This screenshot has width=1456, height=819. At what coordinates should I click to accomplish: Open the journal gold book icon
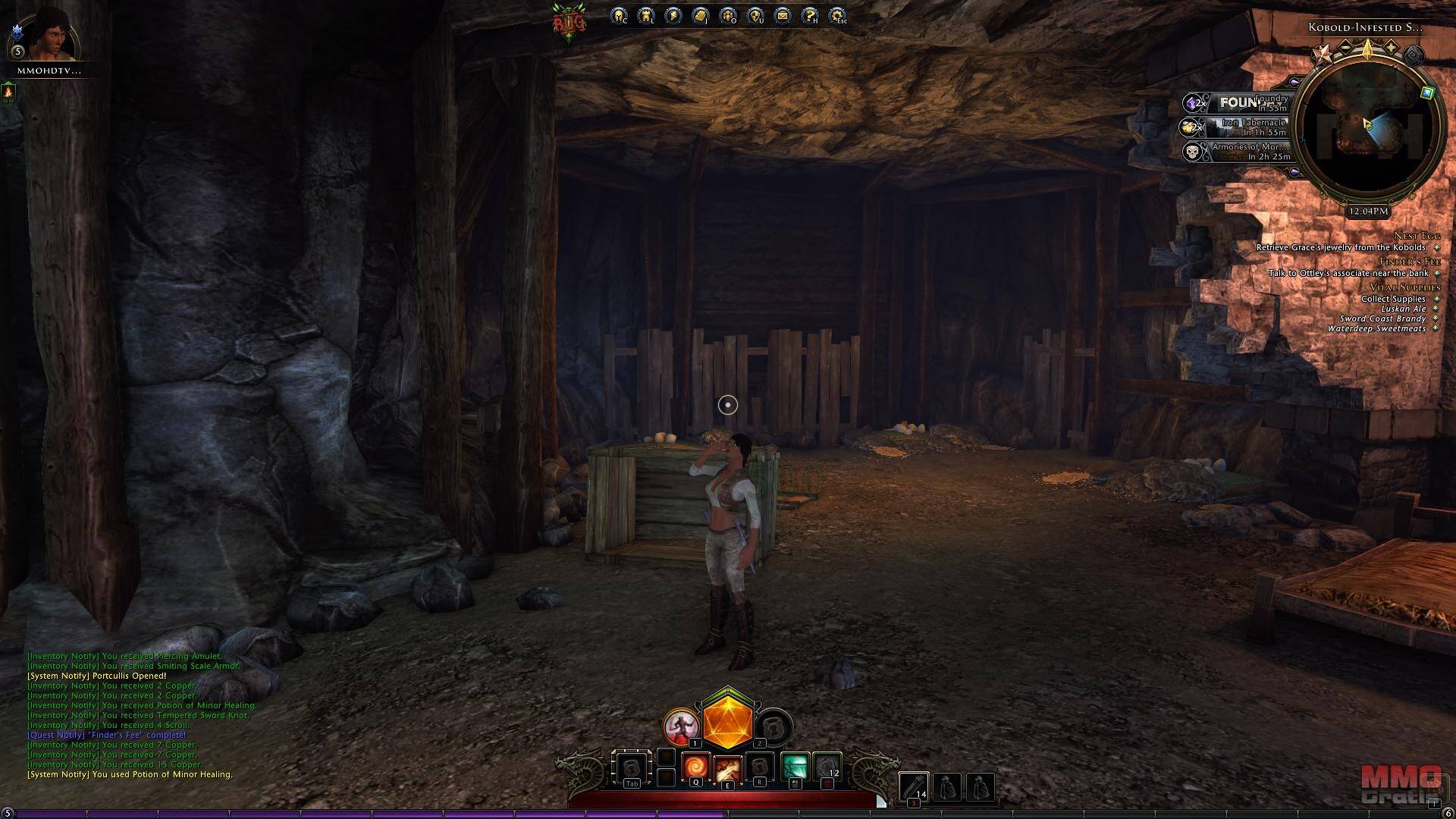(x=701, y=15)
